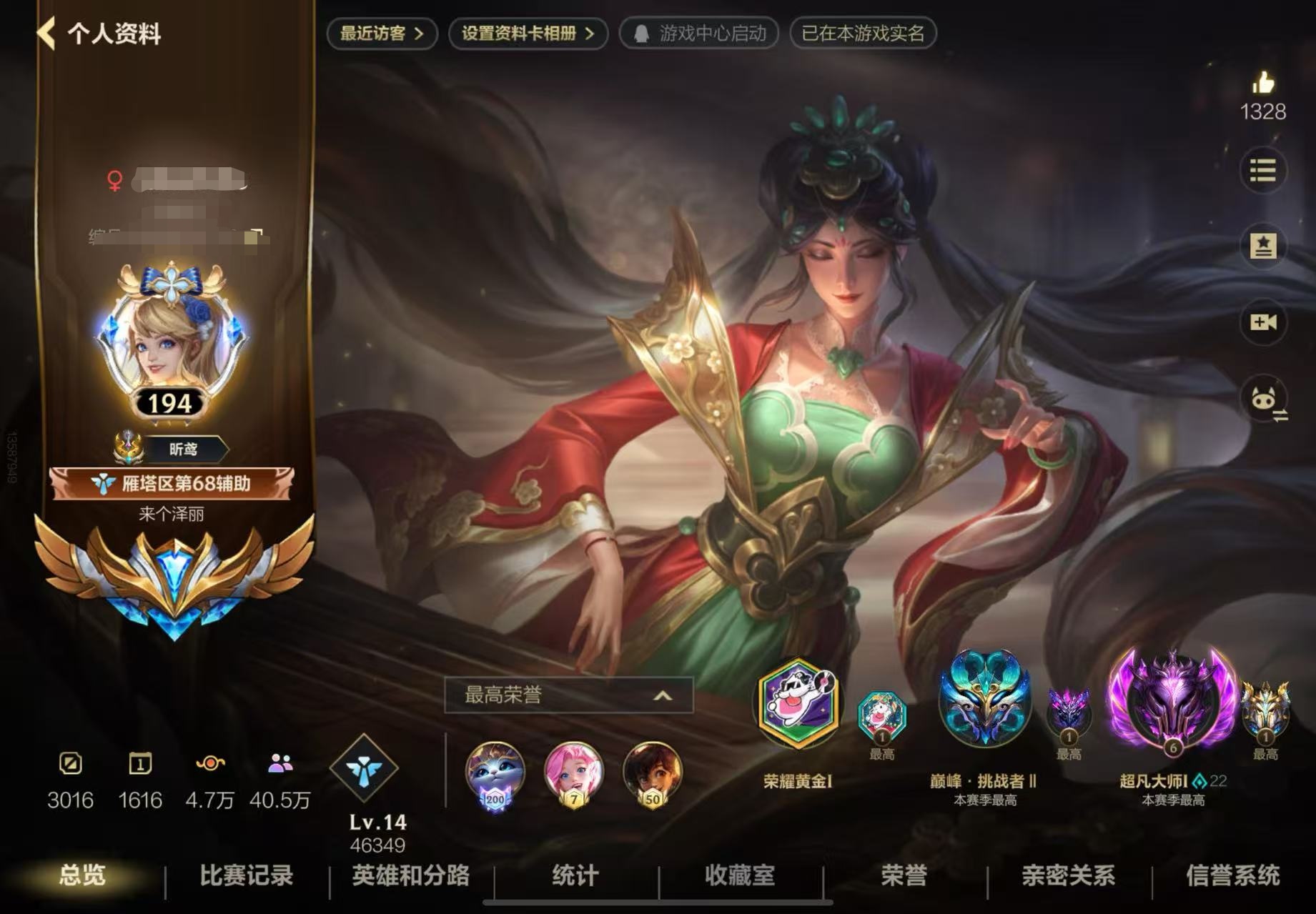
Task: Click the 设置资料卡相册 button
Action: (x=528, y=33)
